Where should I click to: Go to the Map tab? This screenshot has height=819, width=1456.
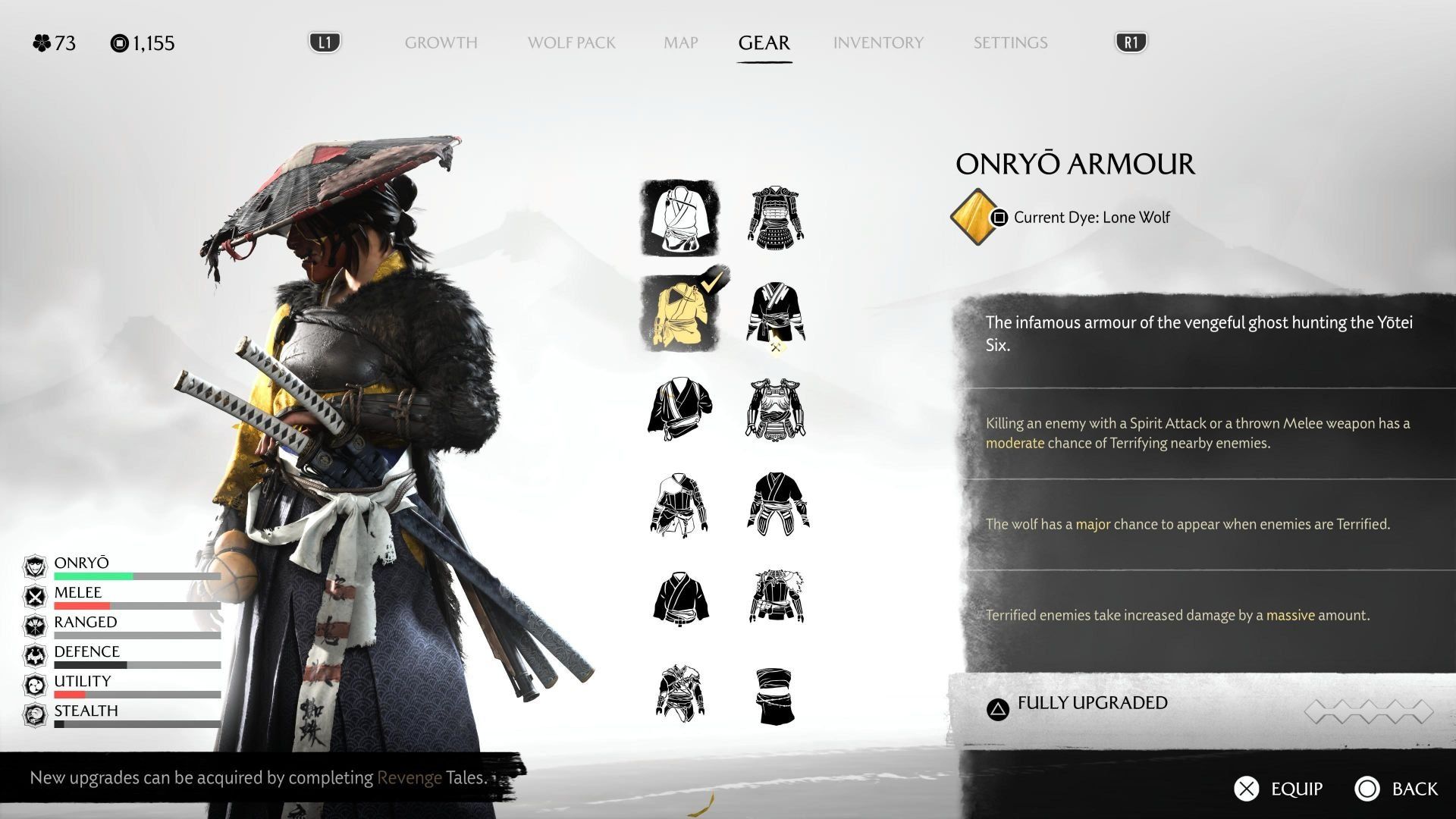pyautogui.click(x=680, y=42)
